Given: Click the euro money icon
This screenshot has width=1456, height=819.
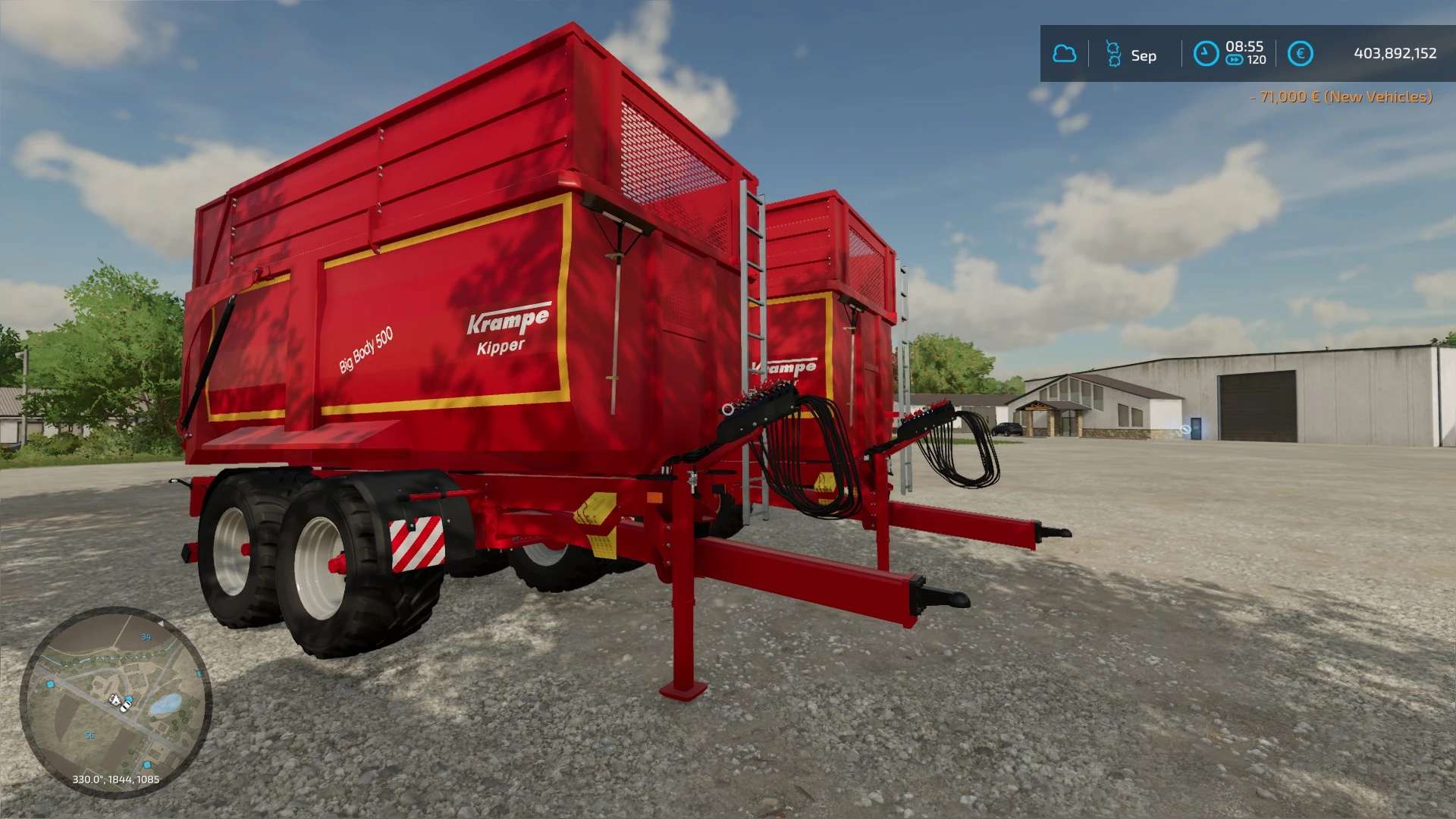Looking at the screenshot, I should pyautogui.click(x=1300, y=54).
